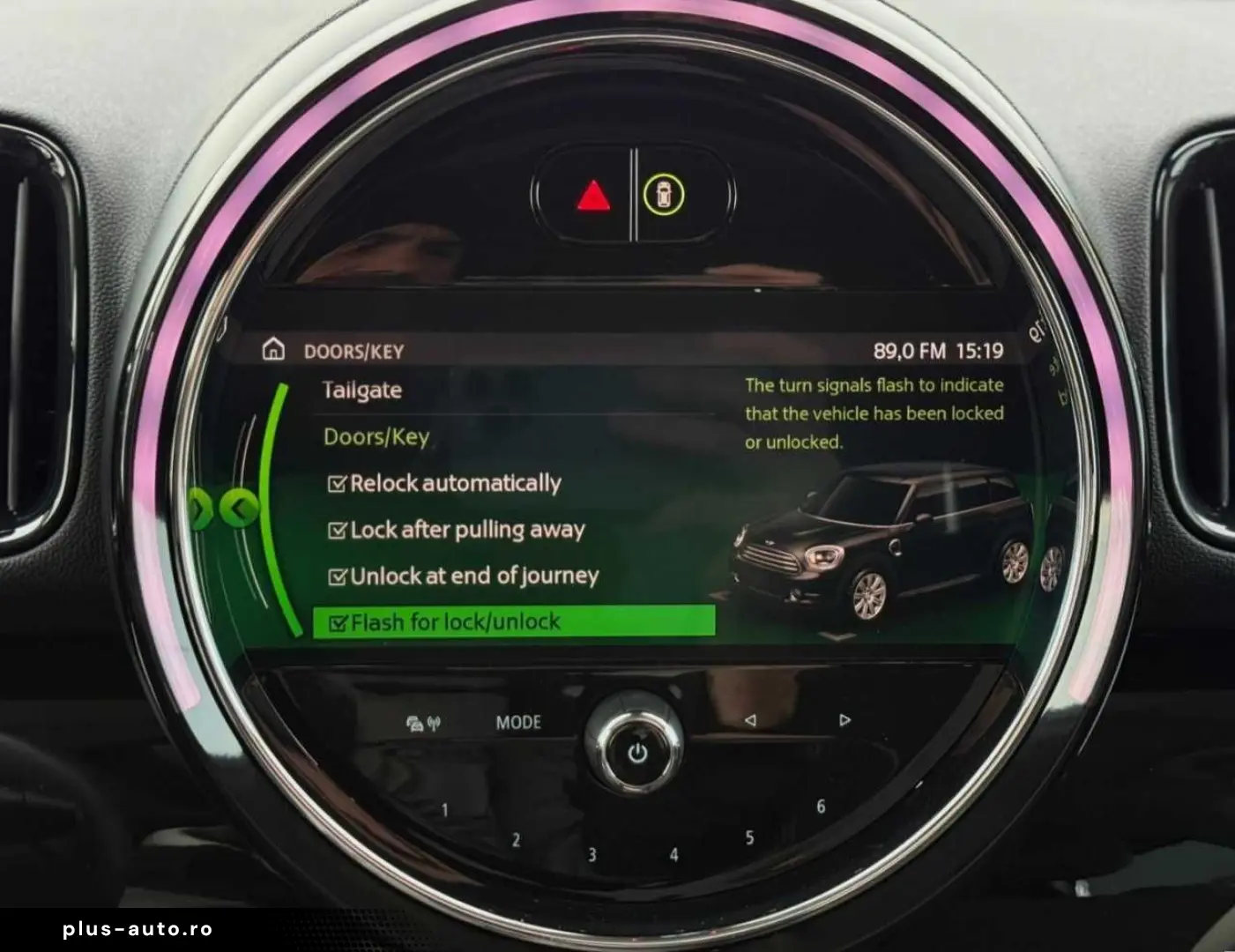Tap the traffic info antenna icon
The image size is (1235, 952).
point(423,724)
